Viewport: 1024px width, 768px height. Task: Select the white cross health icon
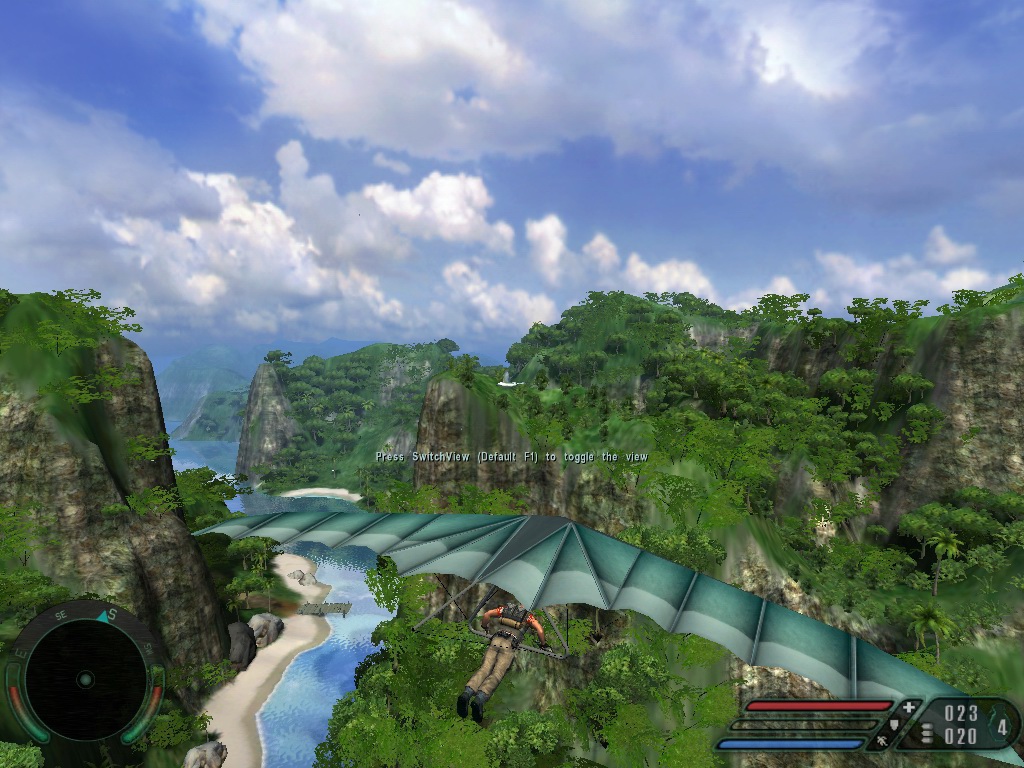pos(908,708)
